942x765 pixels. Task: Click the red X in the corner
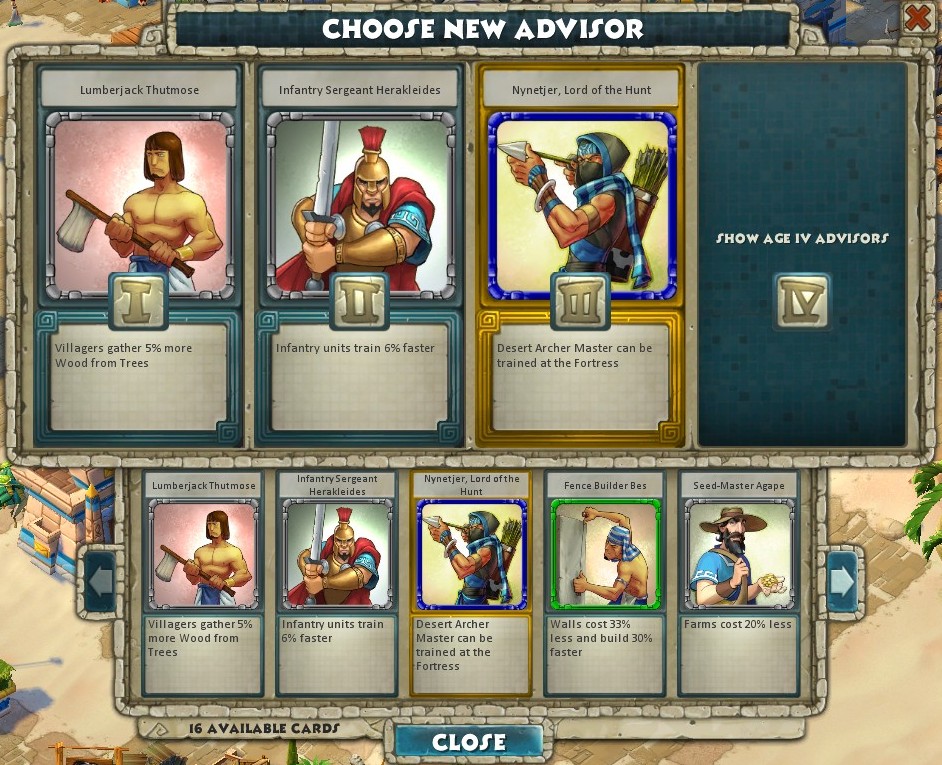pos(918,18)
